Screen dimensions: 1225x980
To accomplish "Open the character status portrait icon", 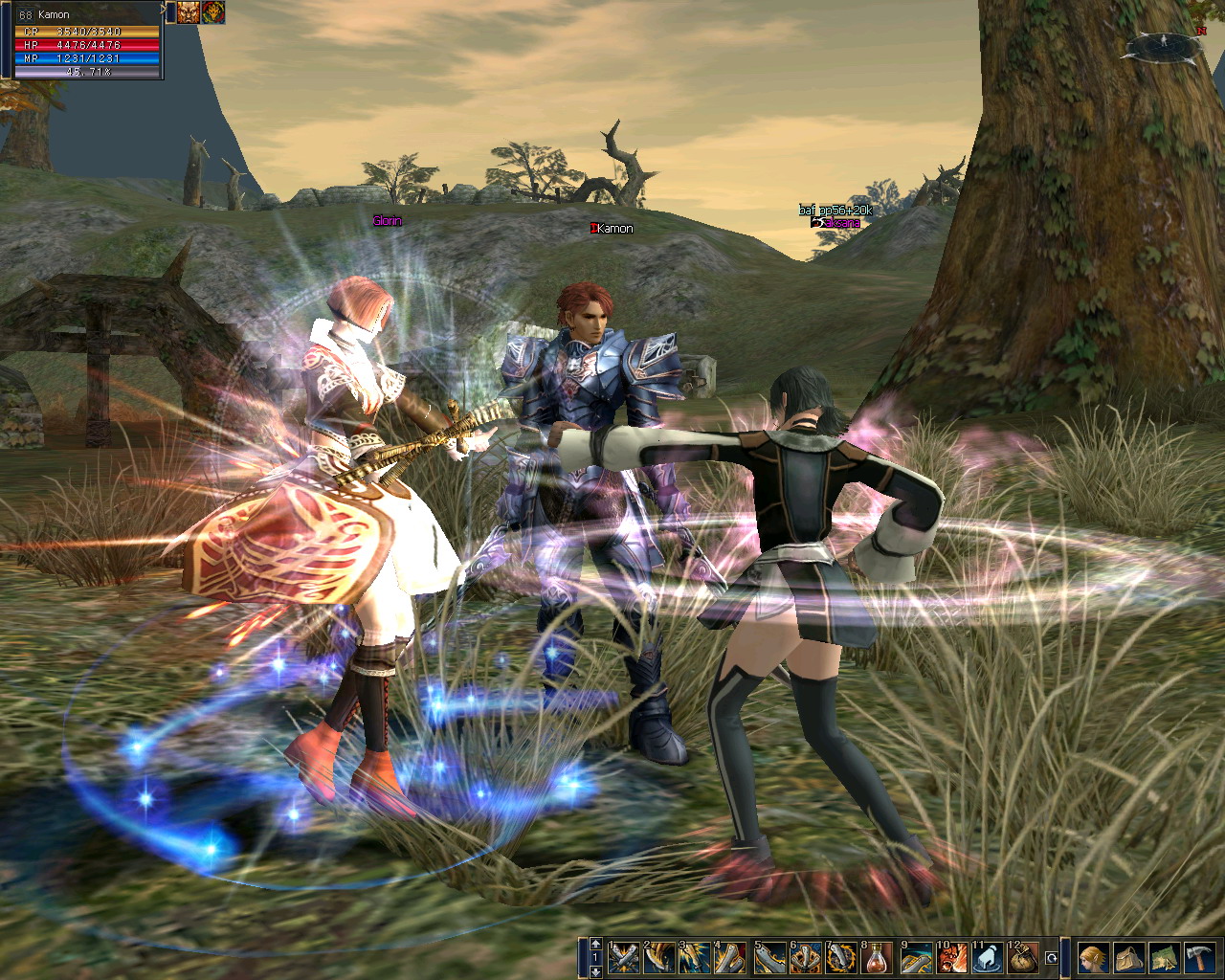I will tap(1093, 957).
